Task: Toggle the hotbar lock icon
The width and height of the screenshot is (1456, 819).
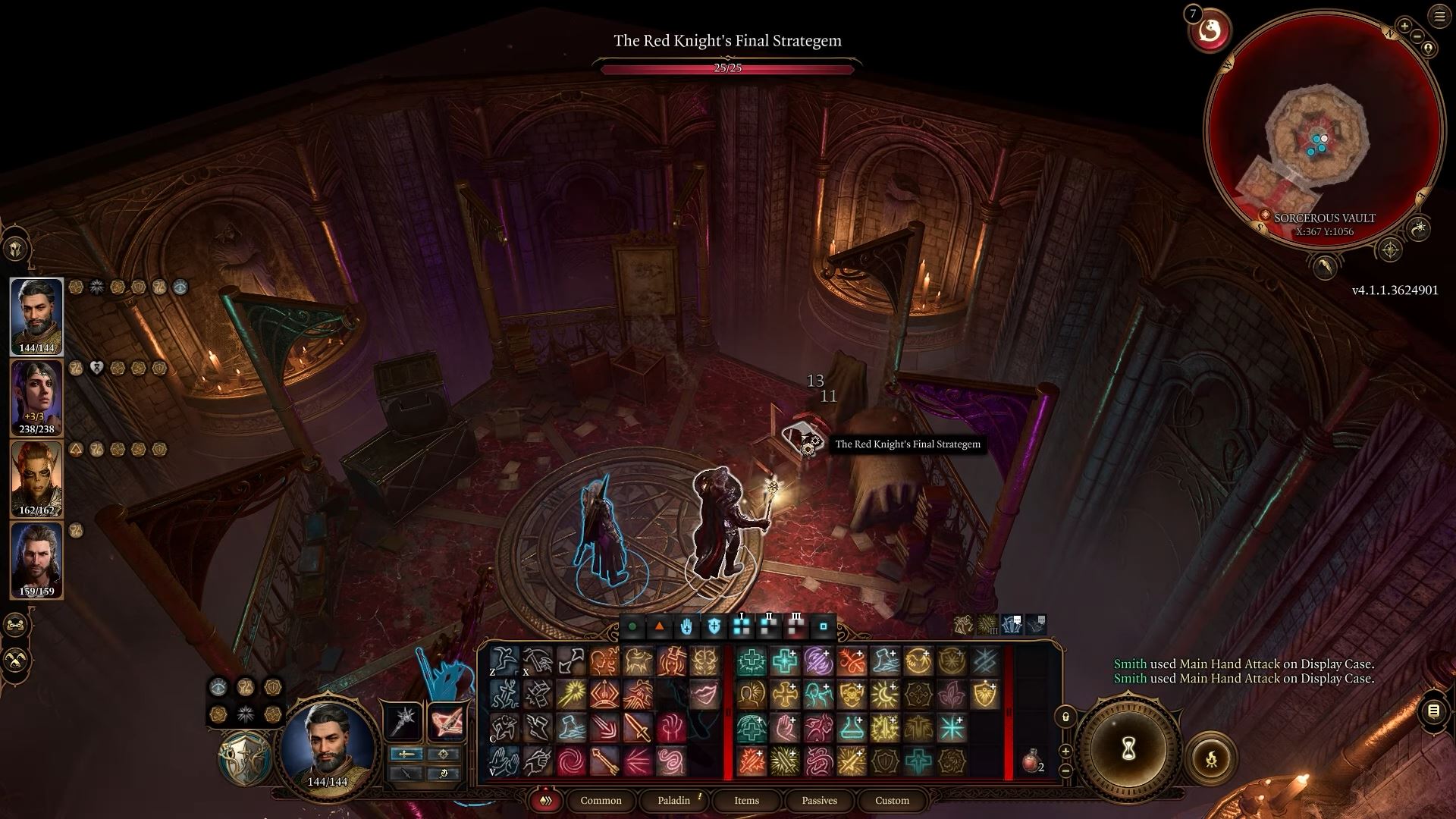Action: coord(1065,717)
